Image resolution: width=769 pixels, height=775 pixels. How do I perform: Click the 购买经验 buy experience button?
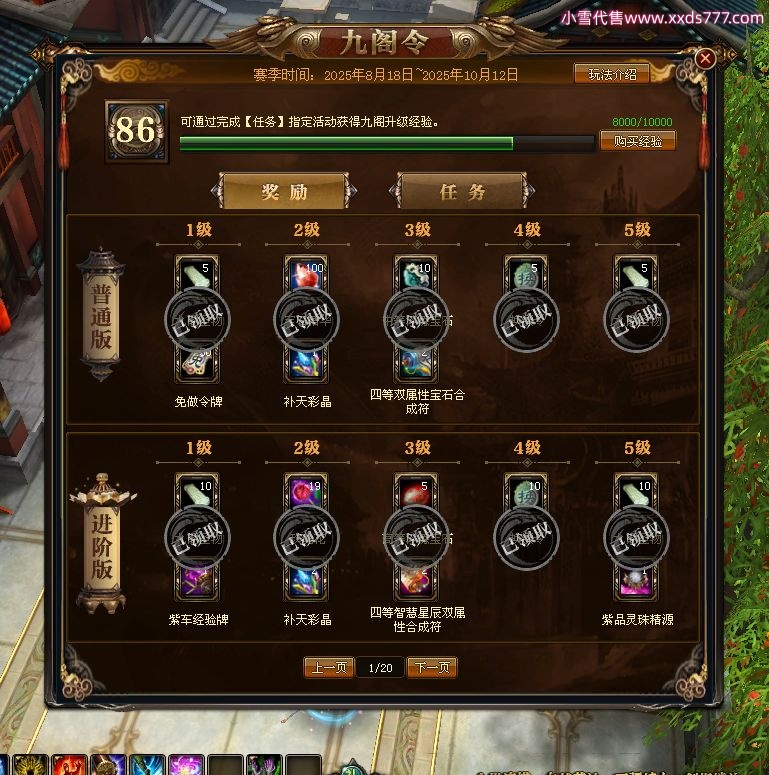coord(637,141)
